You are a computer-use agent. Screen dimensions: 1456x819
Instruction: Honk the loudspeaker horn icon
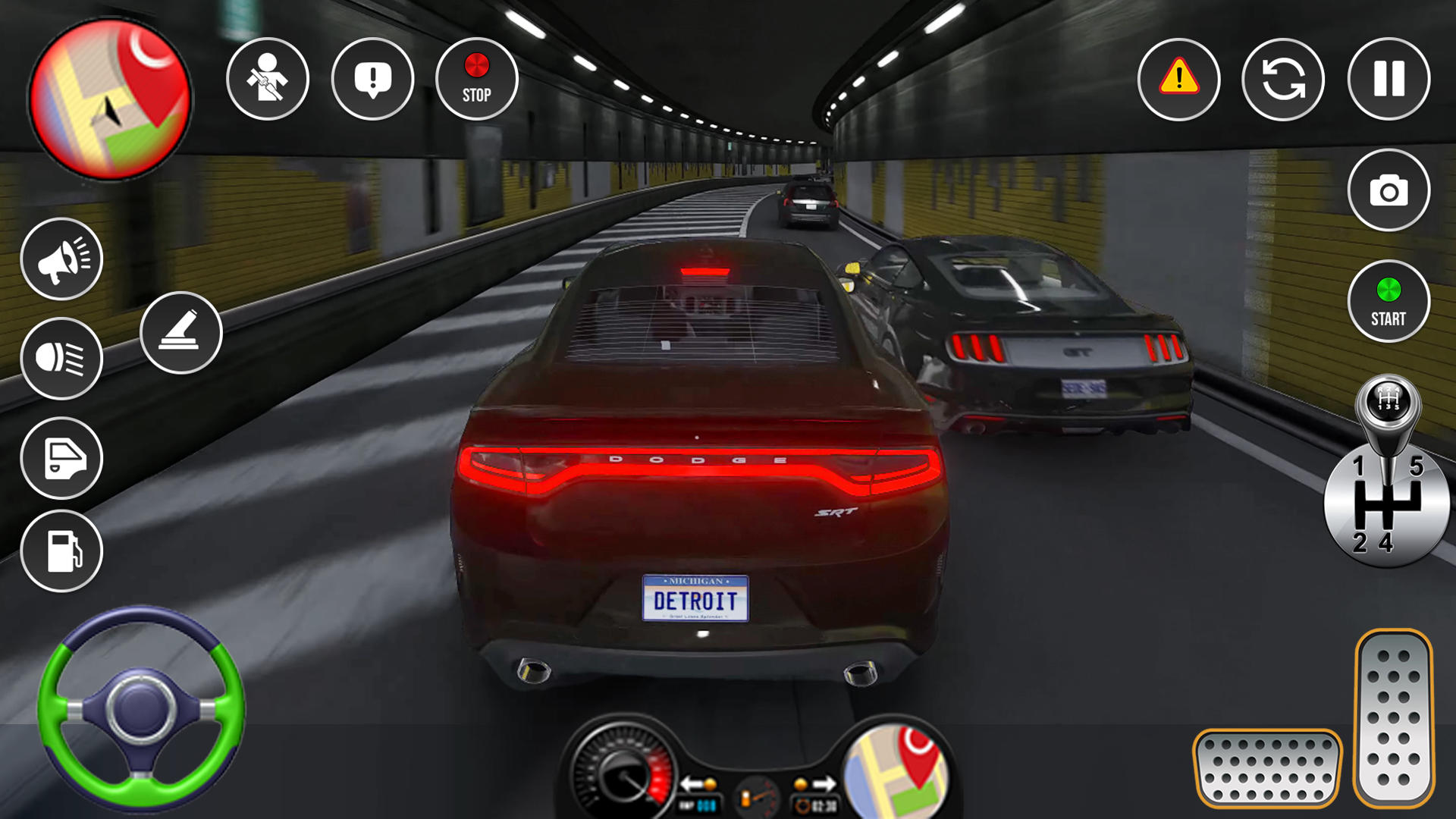62,259
